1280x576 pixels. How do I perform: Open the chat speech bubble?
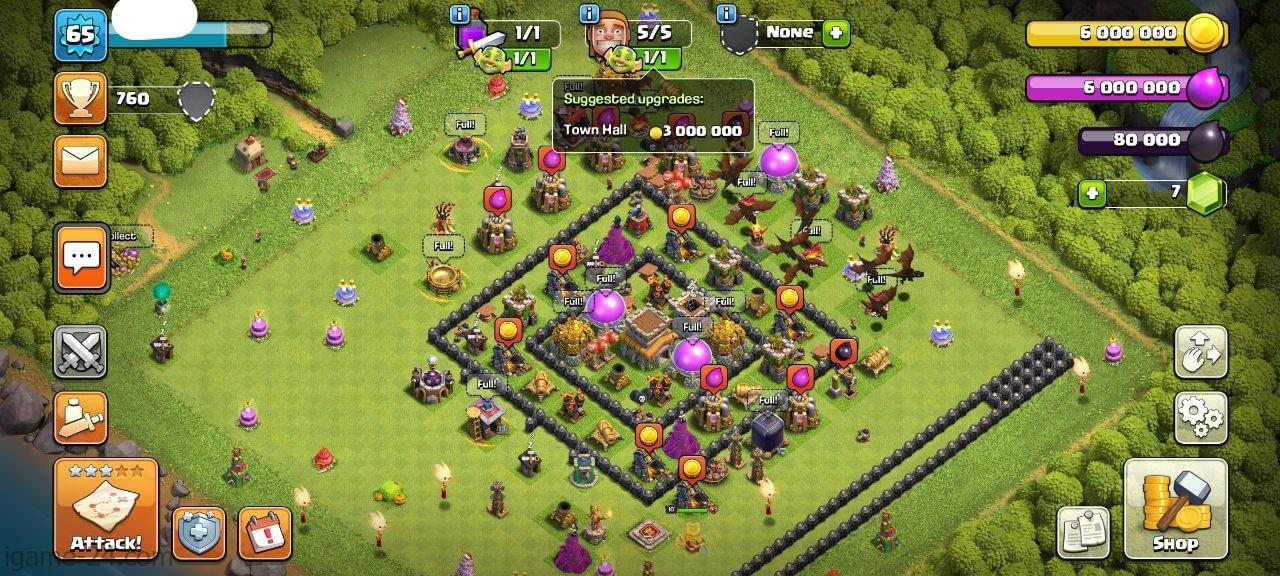81,258
